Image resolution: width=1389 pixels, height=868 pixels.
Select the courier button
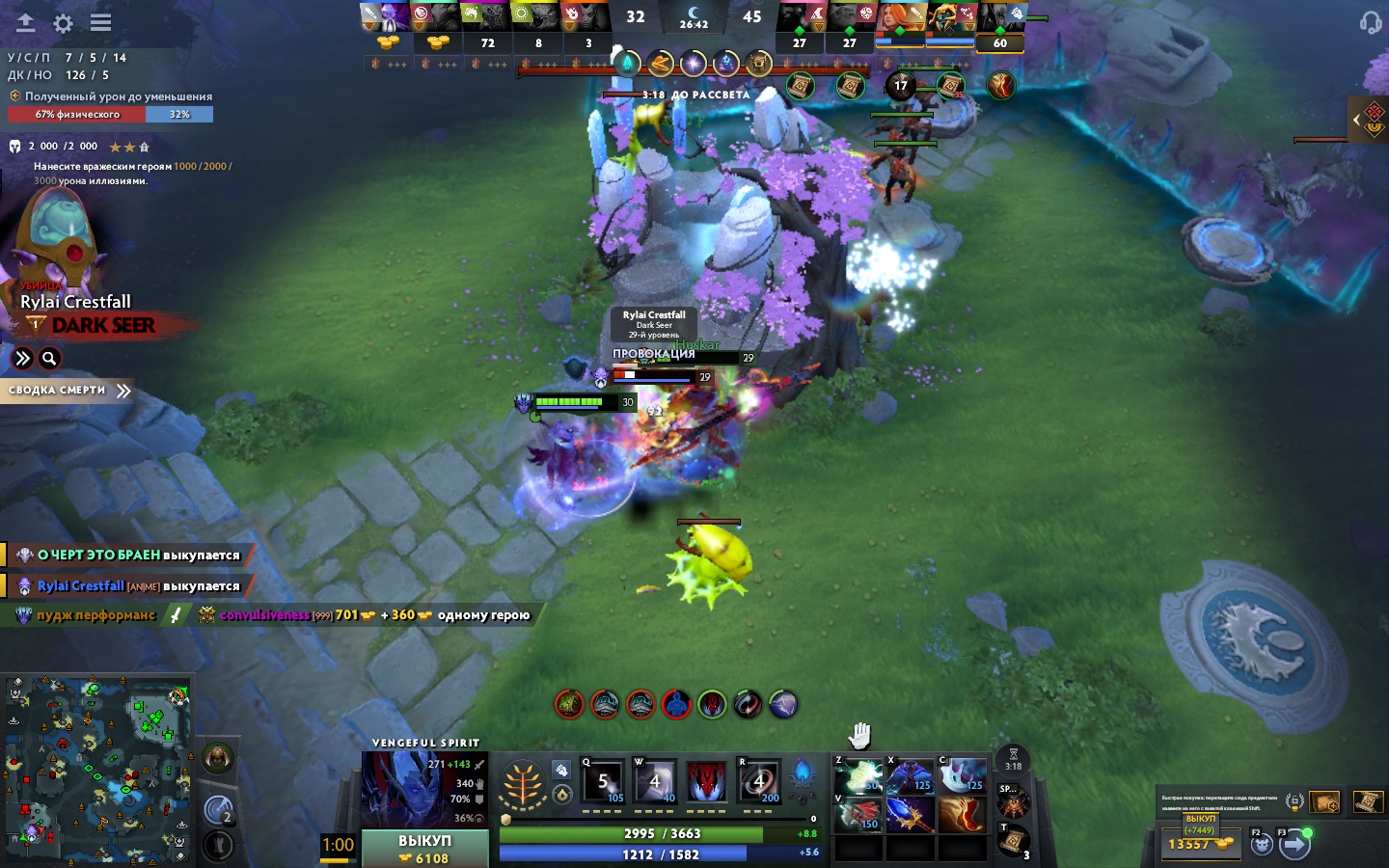tap(1262, 845)
